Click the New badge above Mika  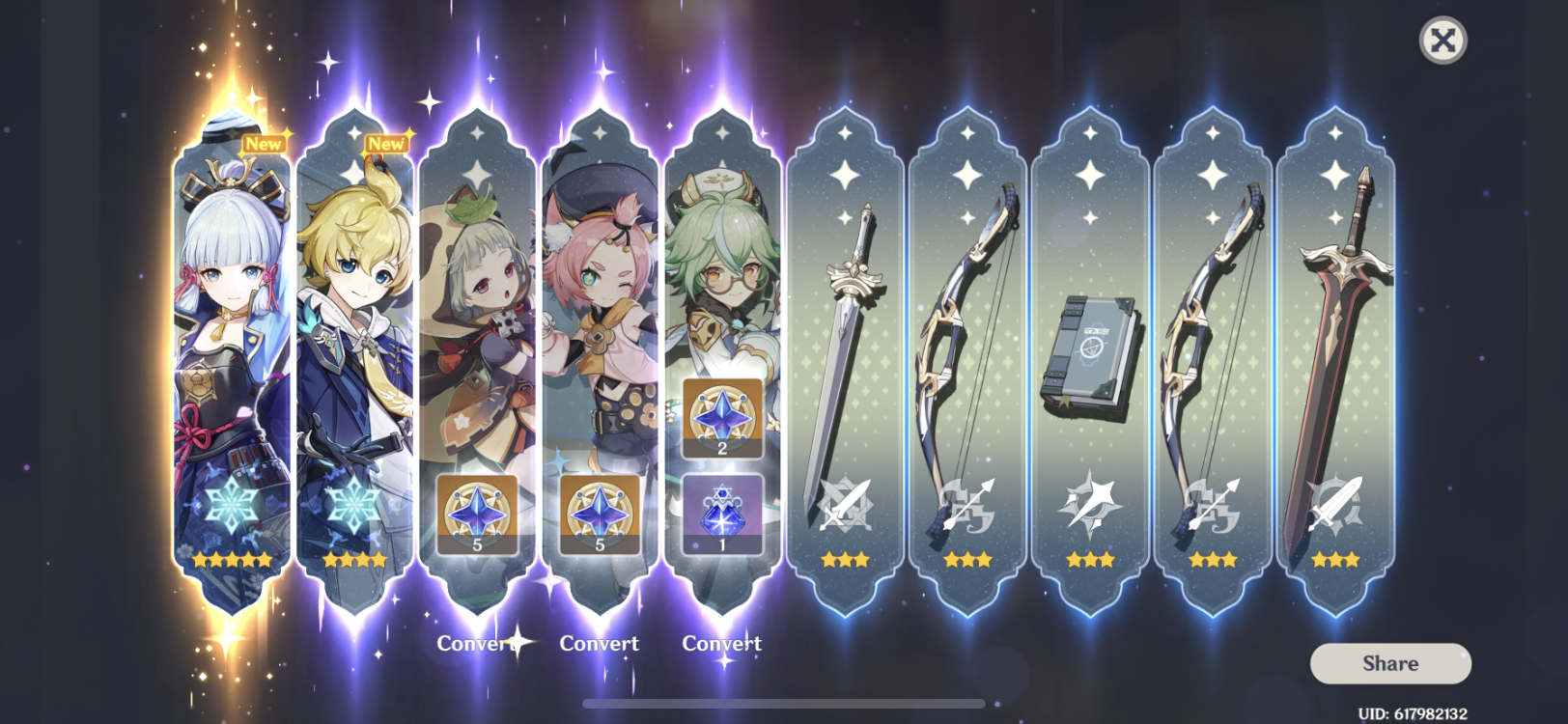[386, 142]
